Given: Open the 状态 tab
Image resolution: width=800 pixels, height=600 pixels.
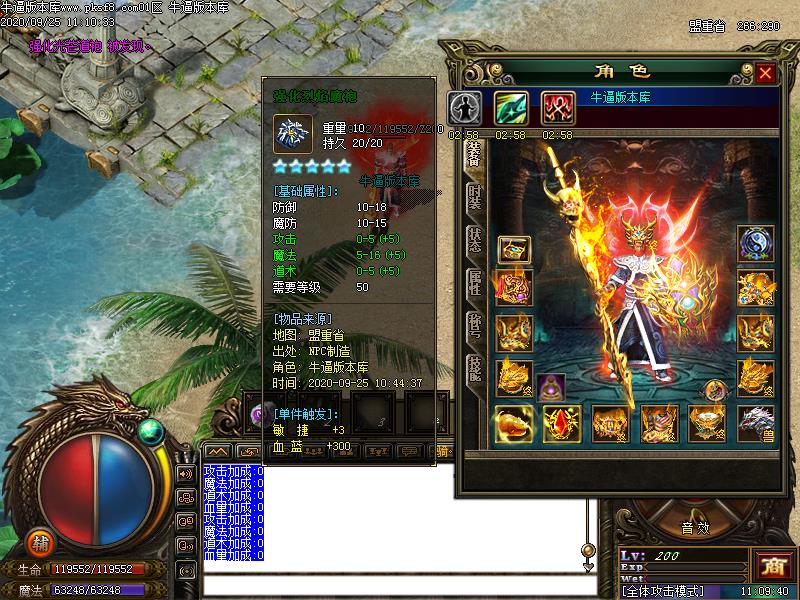Looking at the screenshot, I should [x=475, y=239].
